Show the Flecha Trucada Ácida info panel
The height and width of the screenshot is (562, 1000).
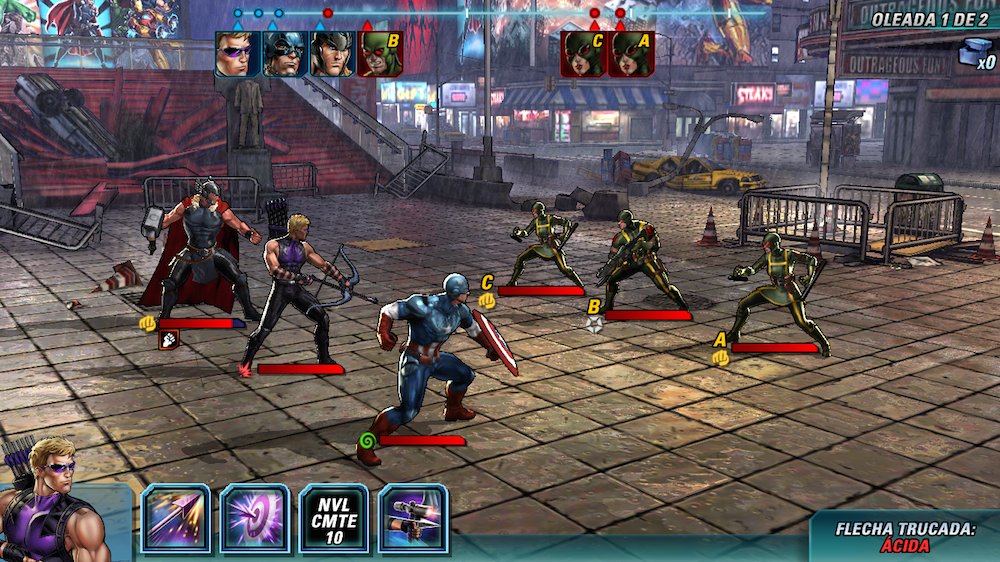(905, 536)
